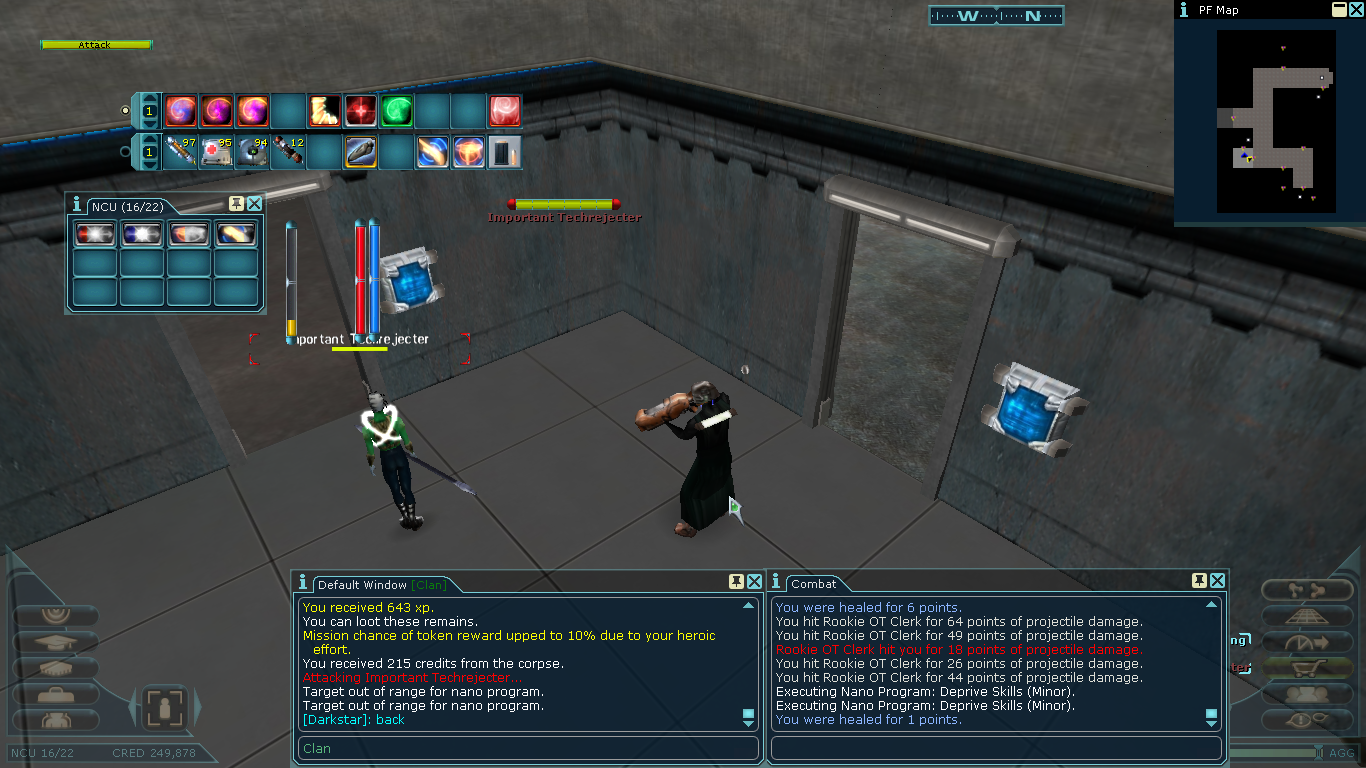Screen dimensions: 1366x768
Task: Pin the Combat log window
Action: 1200,581
